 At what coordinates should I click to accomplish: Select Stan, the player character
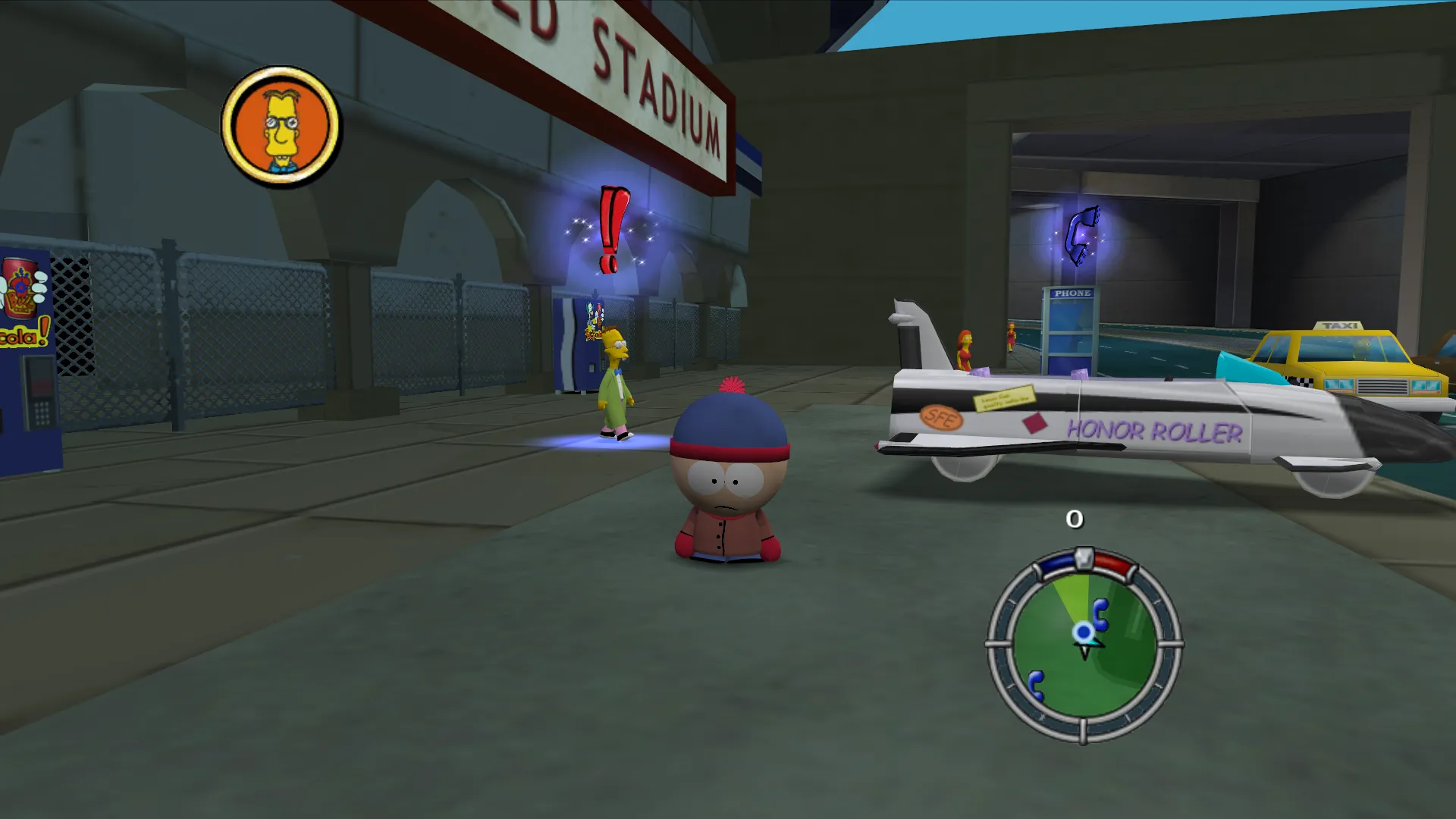(x=730, y=478)
